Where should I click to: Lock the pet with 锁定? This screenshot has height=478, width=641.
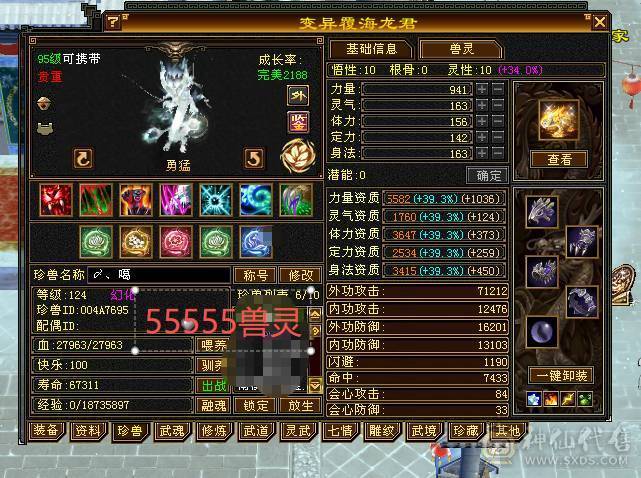point(256,406)
